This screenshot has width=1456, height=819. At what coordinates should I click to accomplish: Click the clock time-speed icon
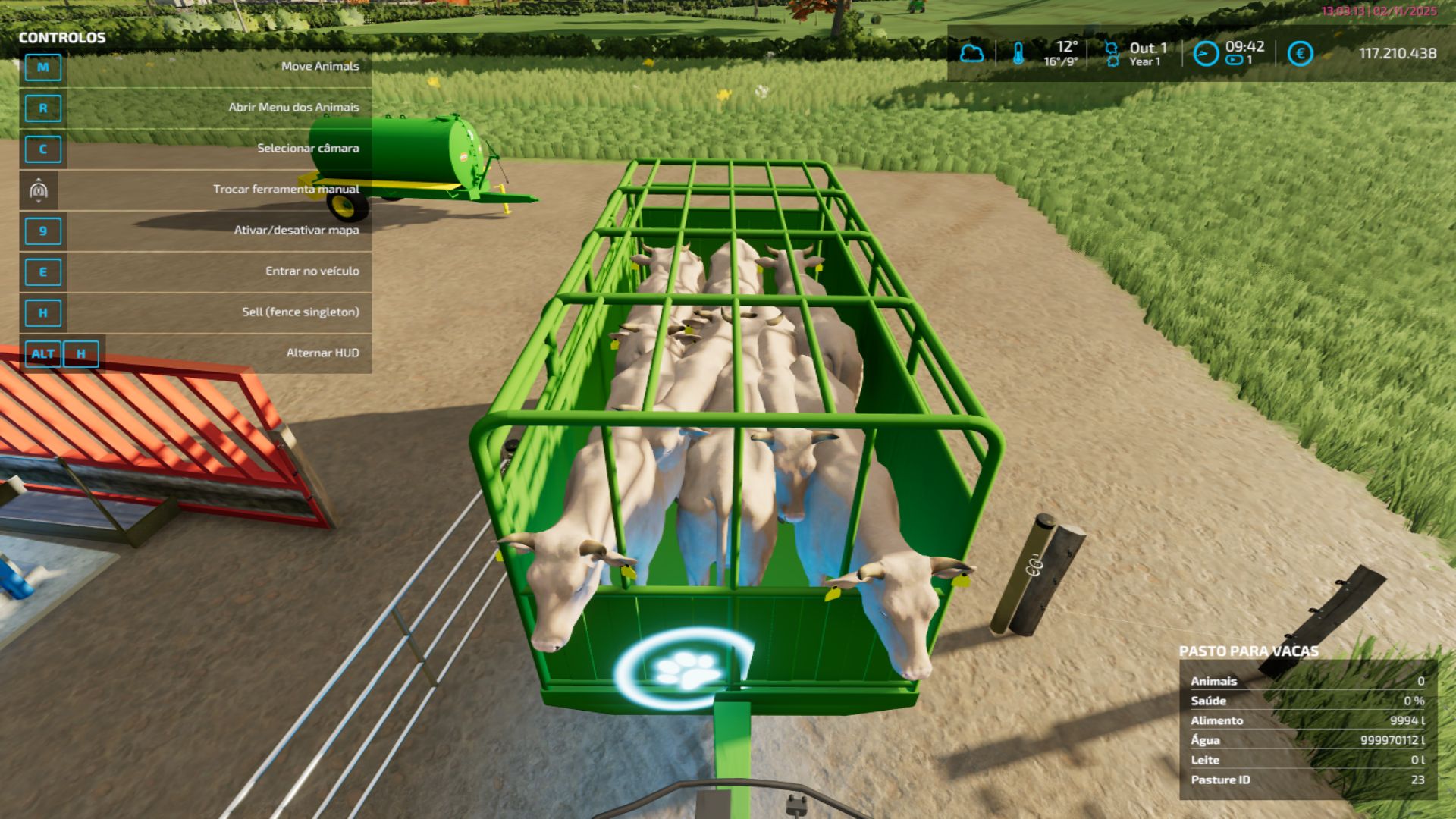click(1206, 54)
